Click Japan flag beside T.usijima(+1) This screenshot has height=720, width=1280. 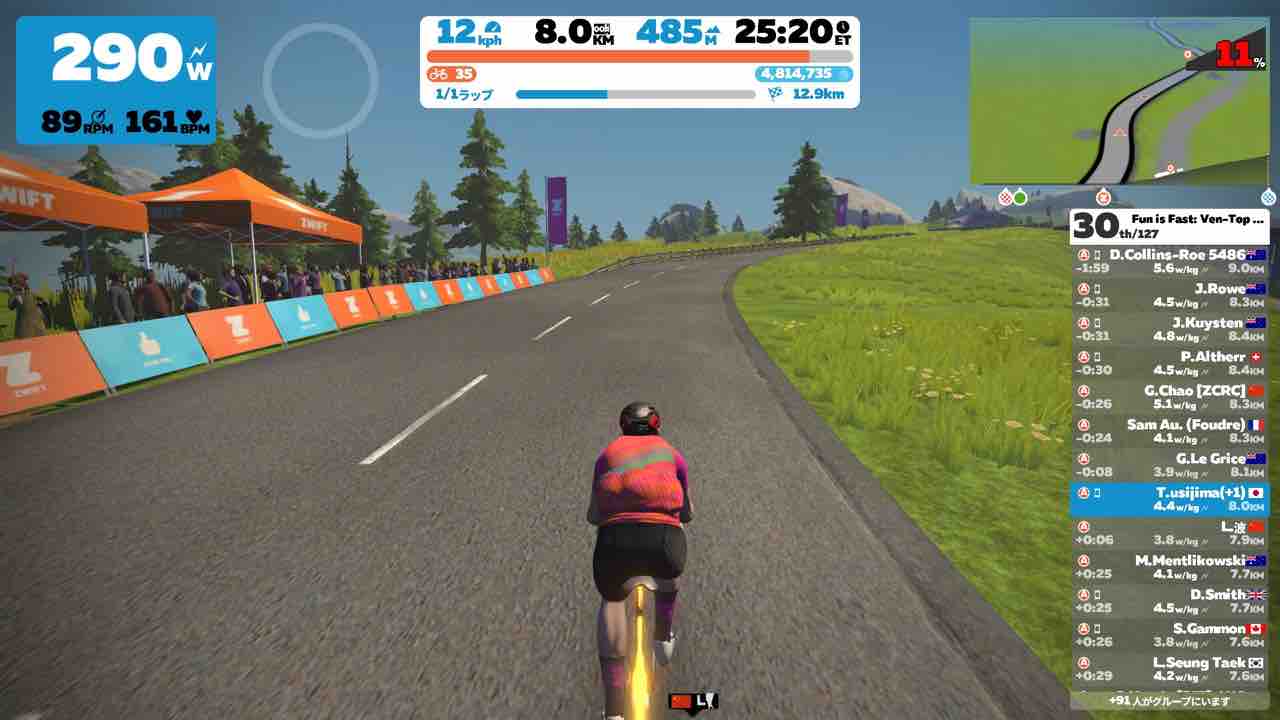(1256, 491)
